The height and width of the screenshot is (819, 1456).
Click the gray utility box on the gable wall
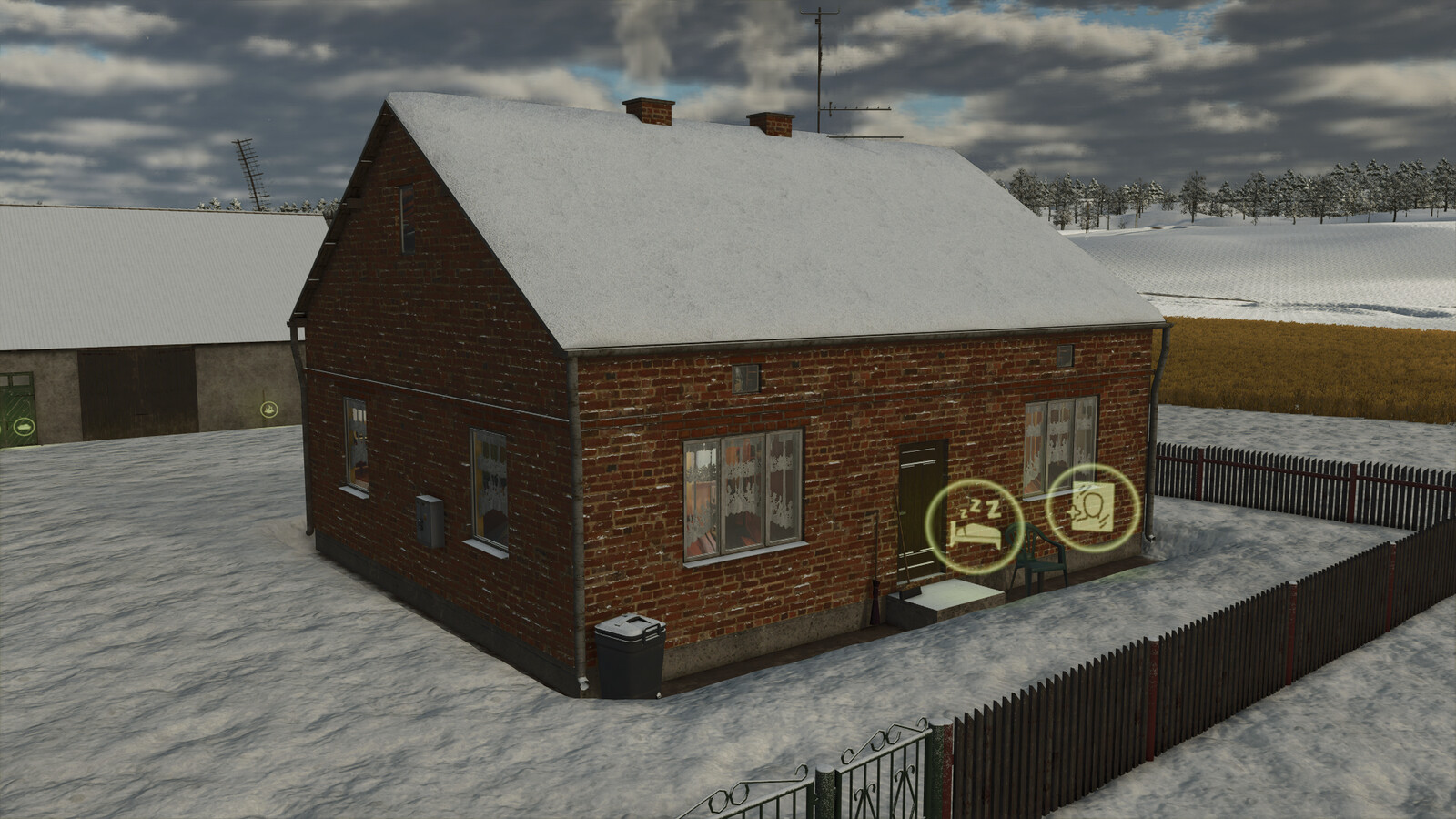pyautogui.click(x=428, y=521)
